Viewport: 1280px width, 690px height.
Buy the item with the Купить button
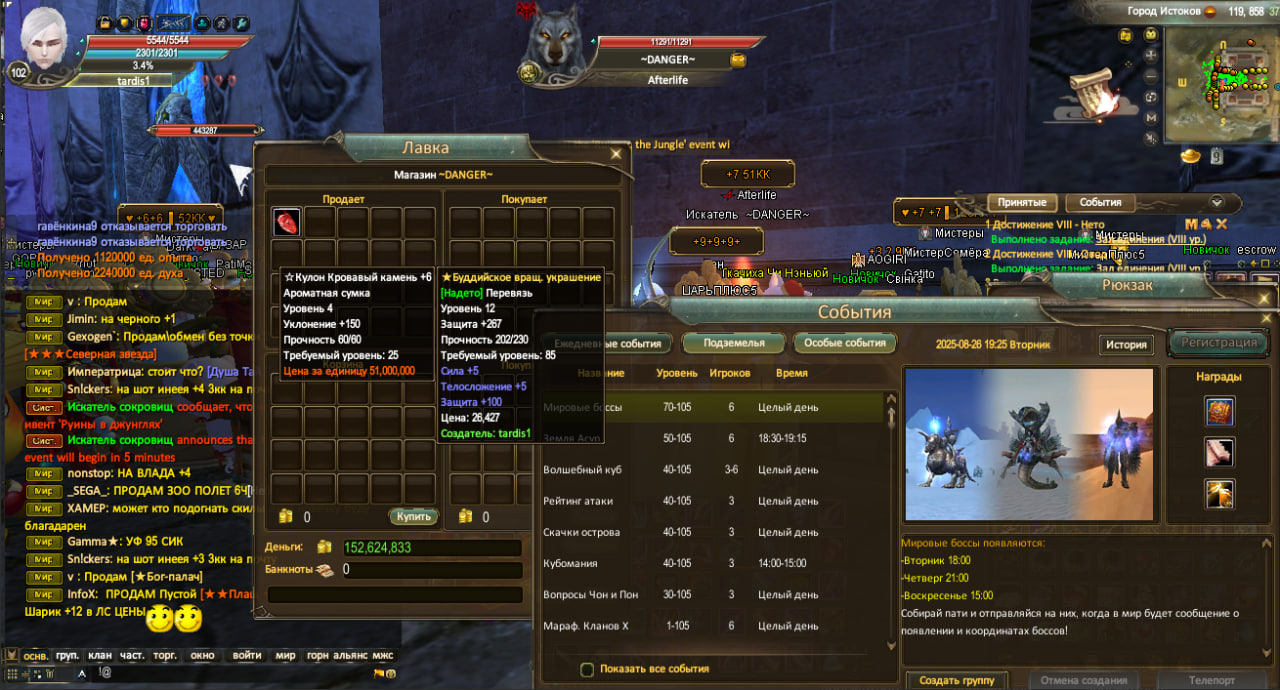click(x=413, y=516)
